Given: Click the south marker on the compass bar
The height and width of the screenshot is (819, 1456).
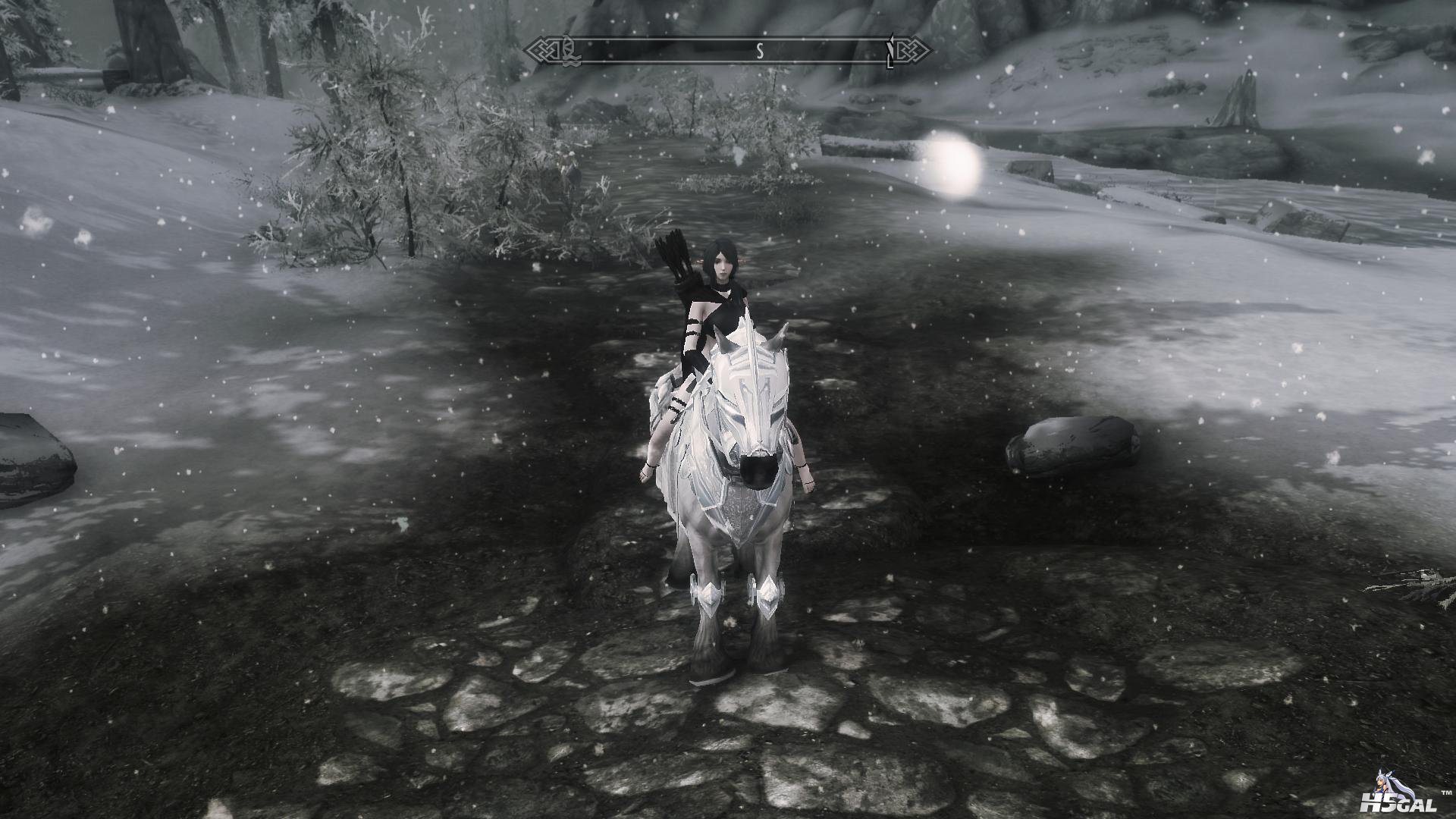Looking at the screenshot, I should 759,51.
